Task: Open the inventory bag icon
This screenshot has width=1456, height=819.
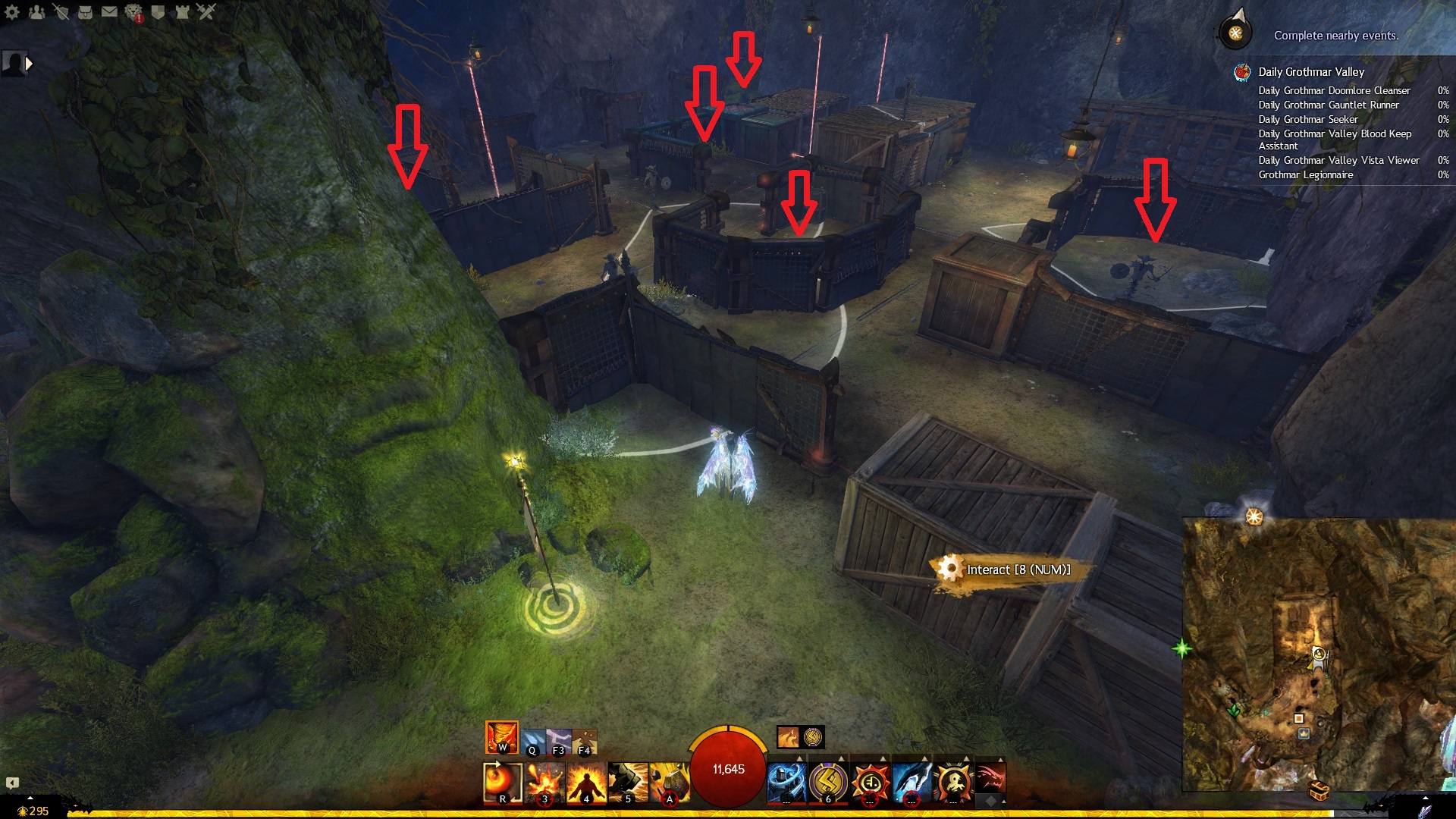Action: click(x=85, y=11)
